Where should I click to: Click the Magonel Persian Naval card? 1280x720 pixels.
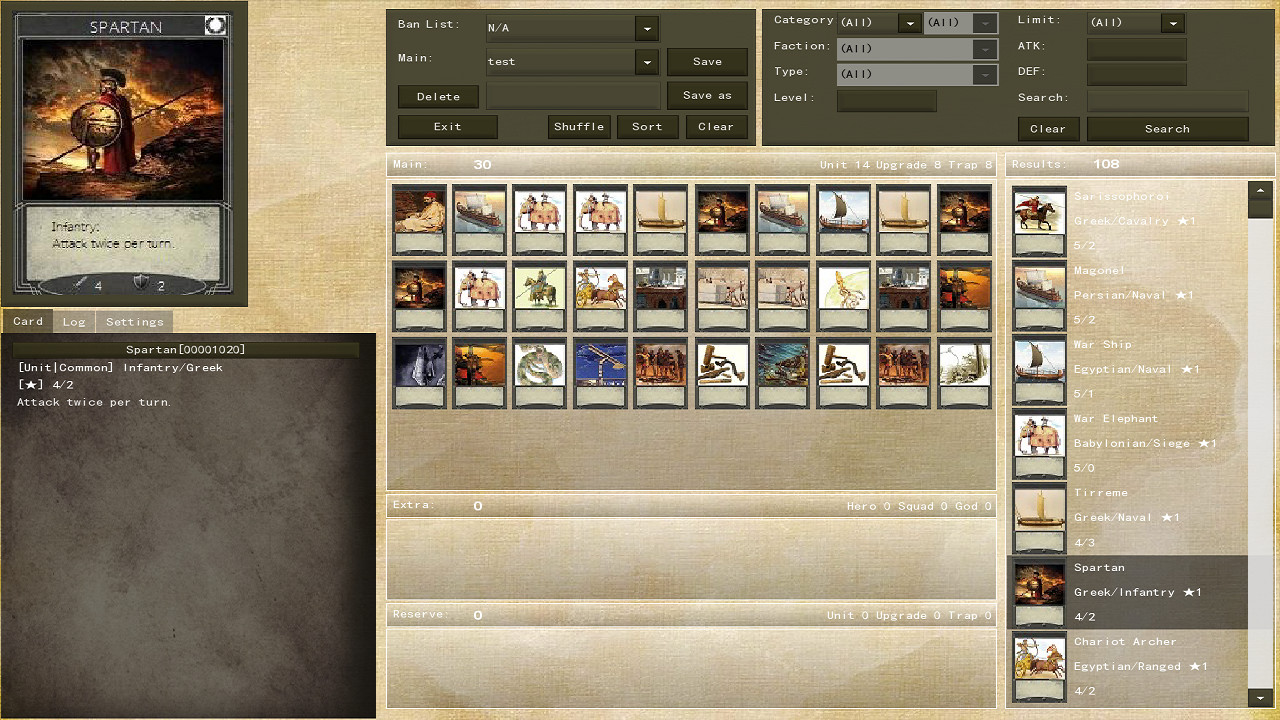pos(1039,288)
